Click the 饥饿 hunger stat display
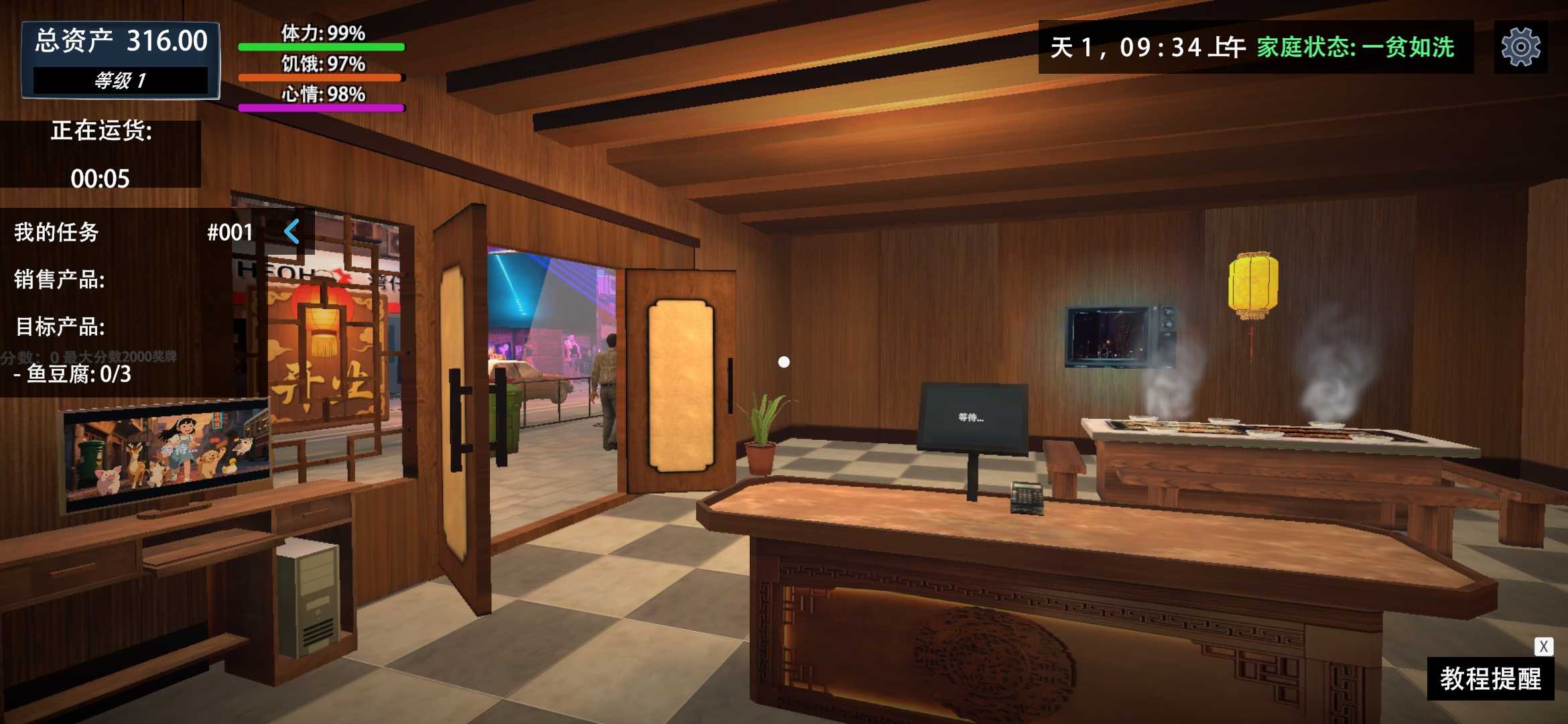The image size is (1568, 724). (x=320, y=66)
